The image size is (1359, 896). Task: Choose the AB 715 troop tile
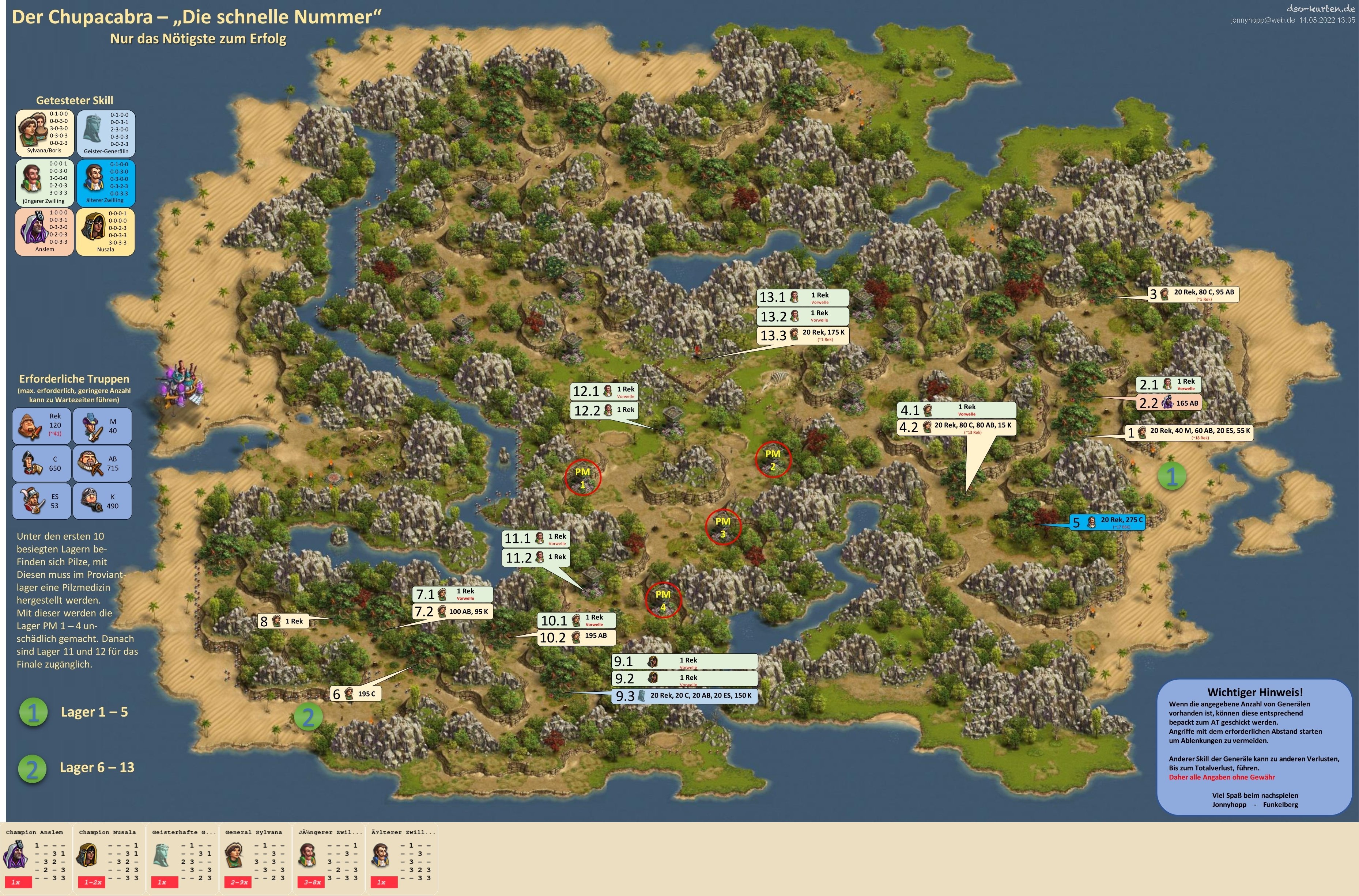102,463
